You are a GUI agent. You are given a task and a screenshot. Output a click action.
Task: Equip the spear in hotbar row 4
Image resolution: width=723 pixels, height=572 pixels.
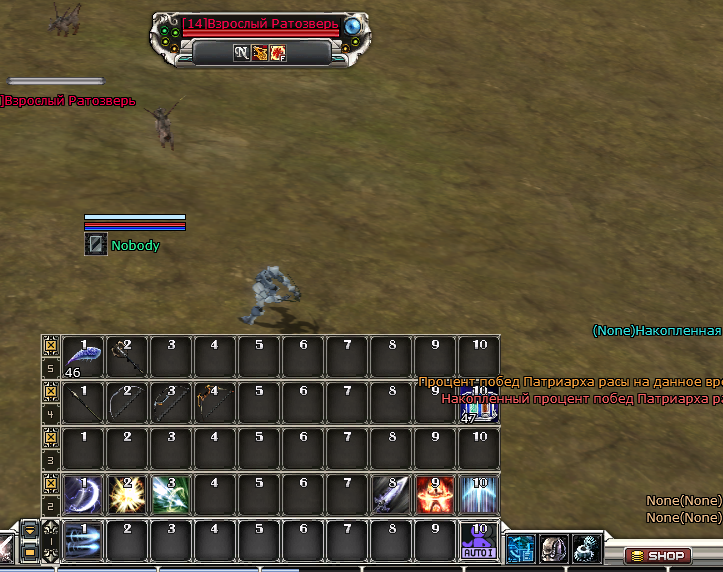click(x=83, y=402)
